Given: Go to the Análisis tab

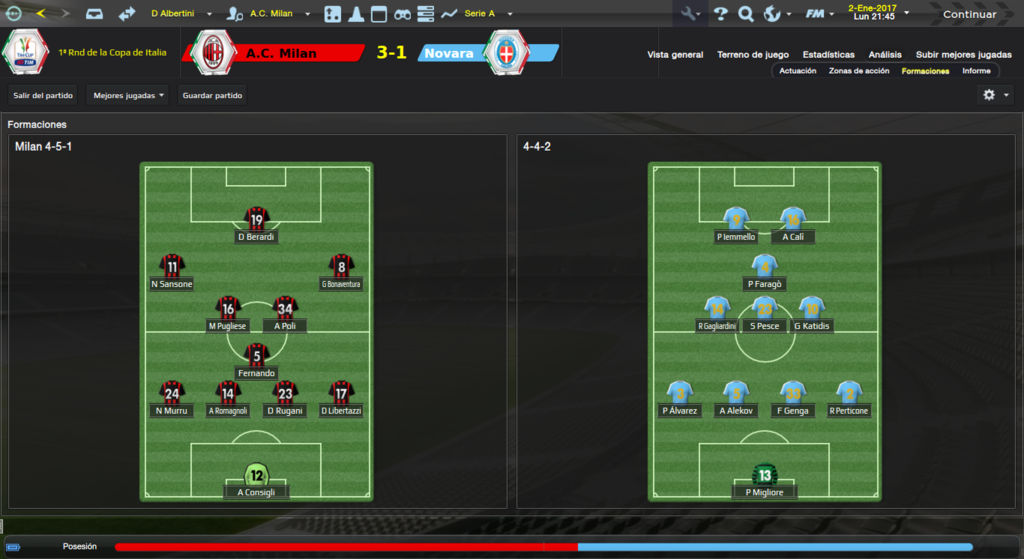Looking at the screenshot, I should (885, 55).
